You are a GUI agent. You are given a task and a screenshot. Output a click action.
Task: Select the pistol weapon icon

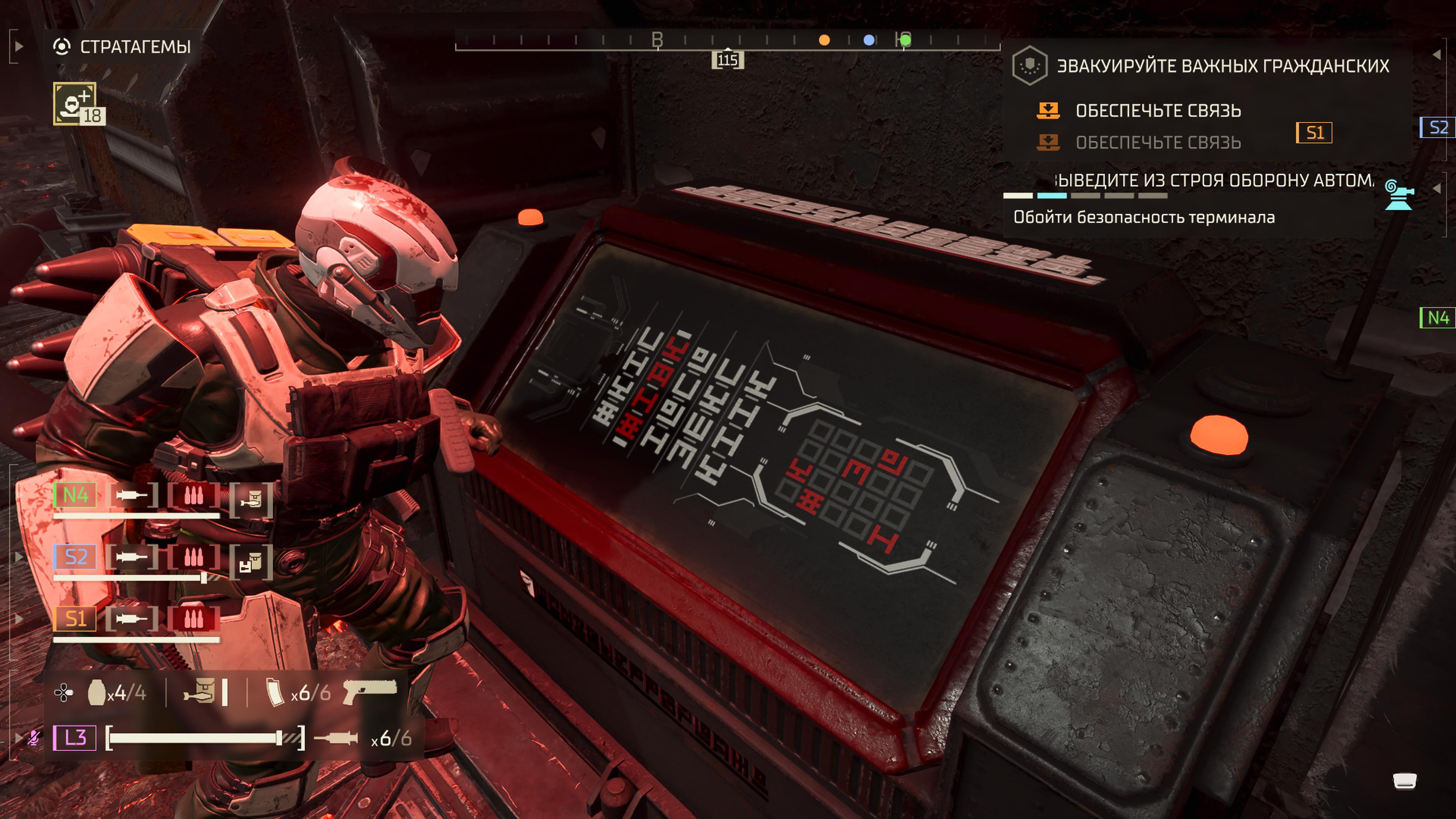point(370,691)
